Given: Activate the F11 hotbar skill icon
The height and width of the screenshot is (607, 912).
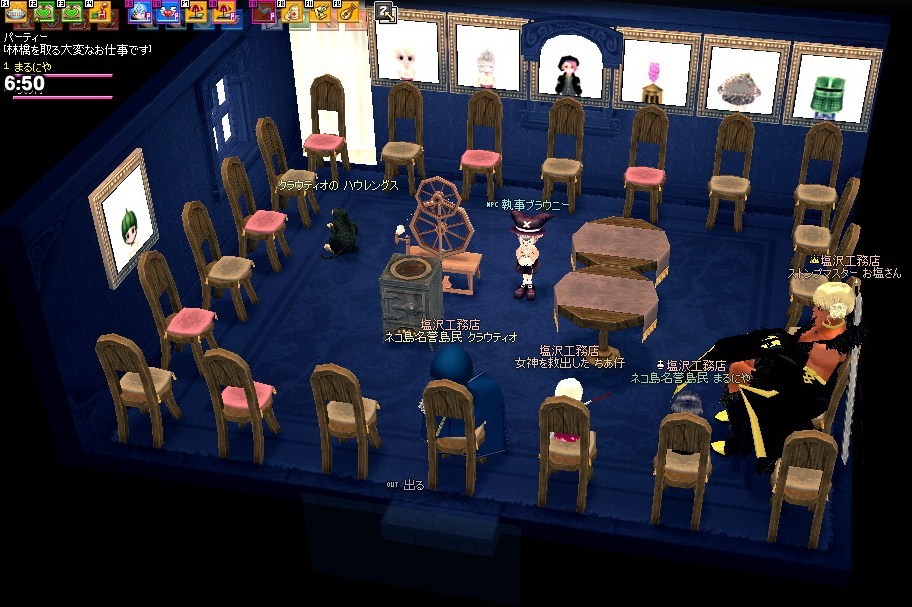Looking at the screenshot, I should click(x=320, y=13).
